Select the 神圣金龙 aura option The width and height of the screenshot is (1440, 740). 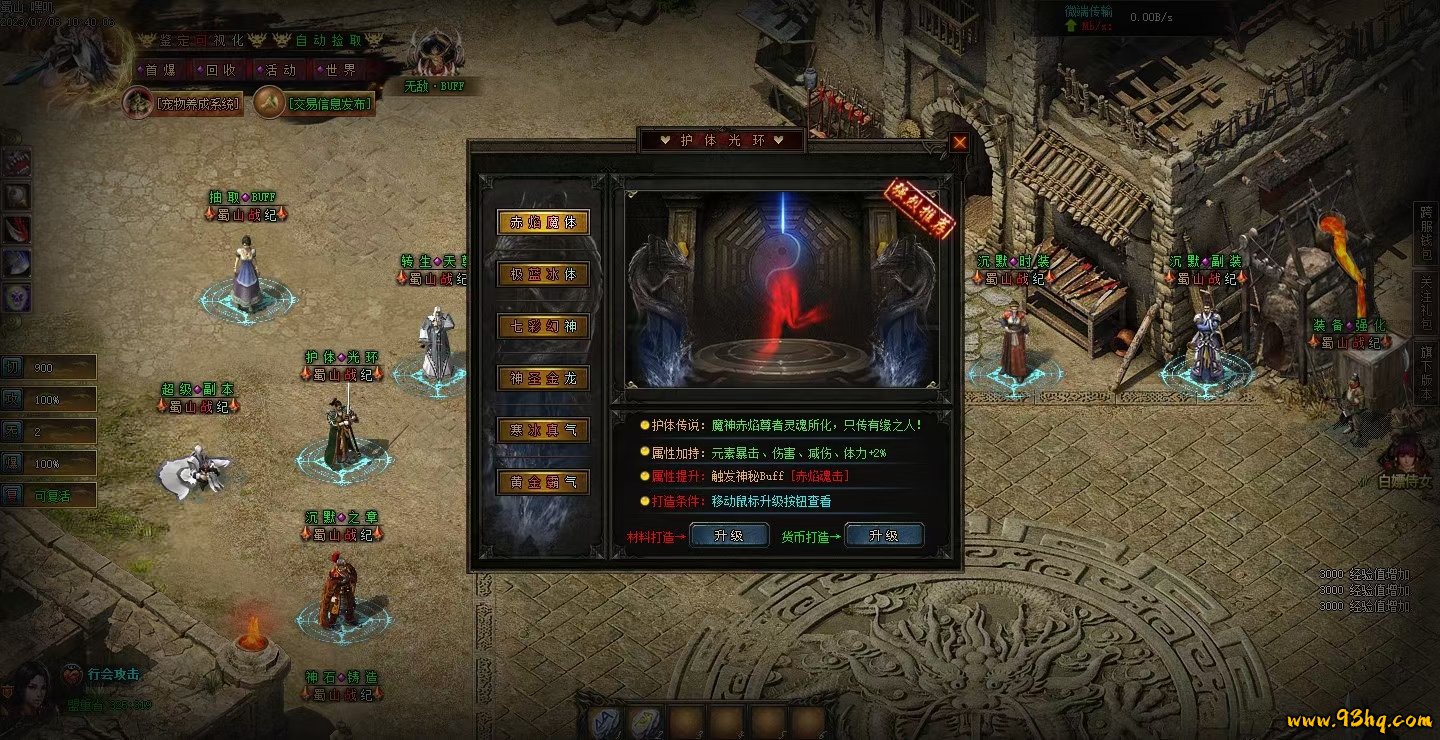(543, 378)
